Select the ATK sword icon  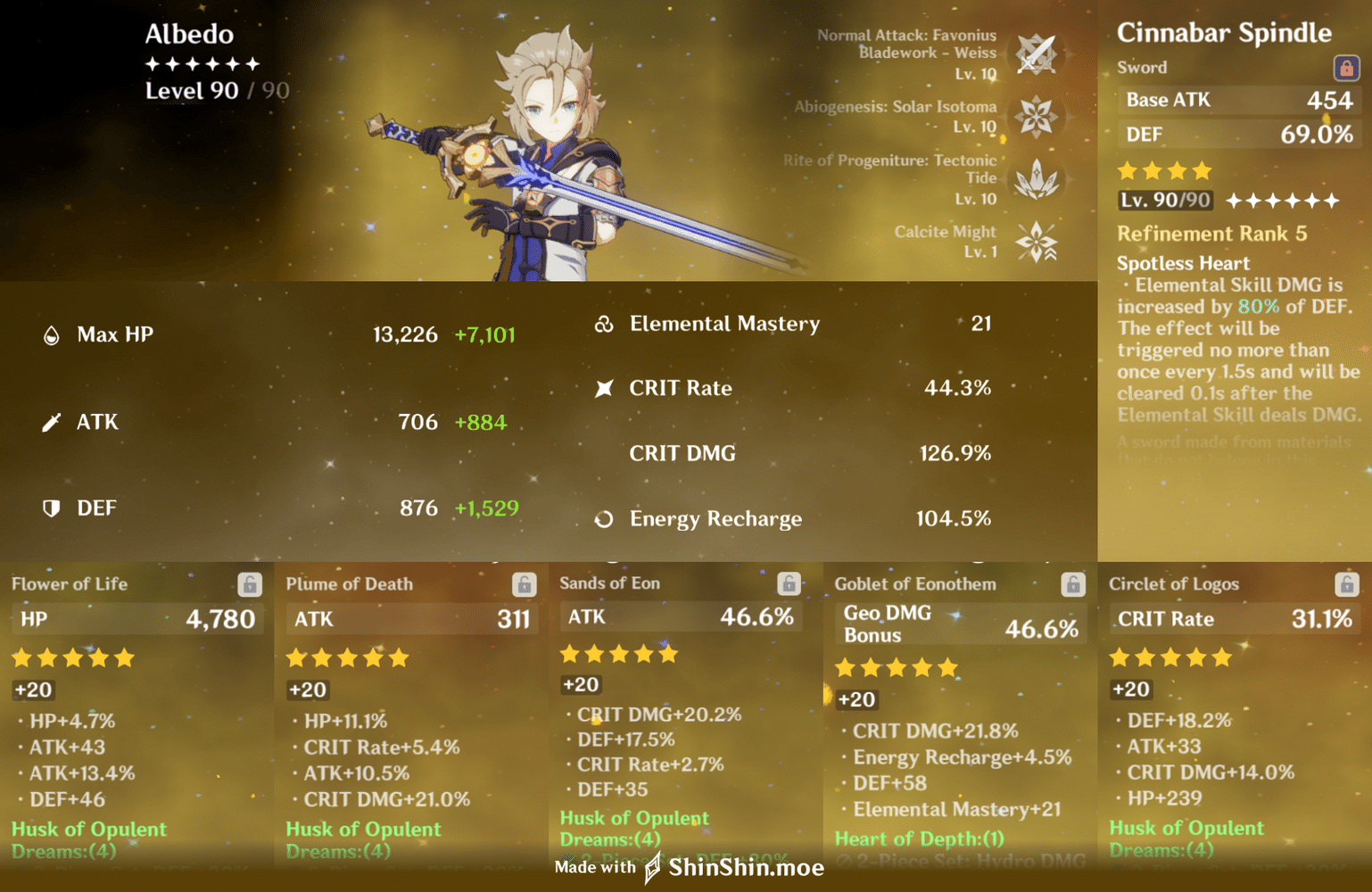[x=53, y=420]
